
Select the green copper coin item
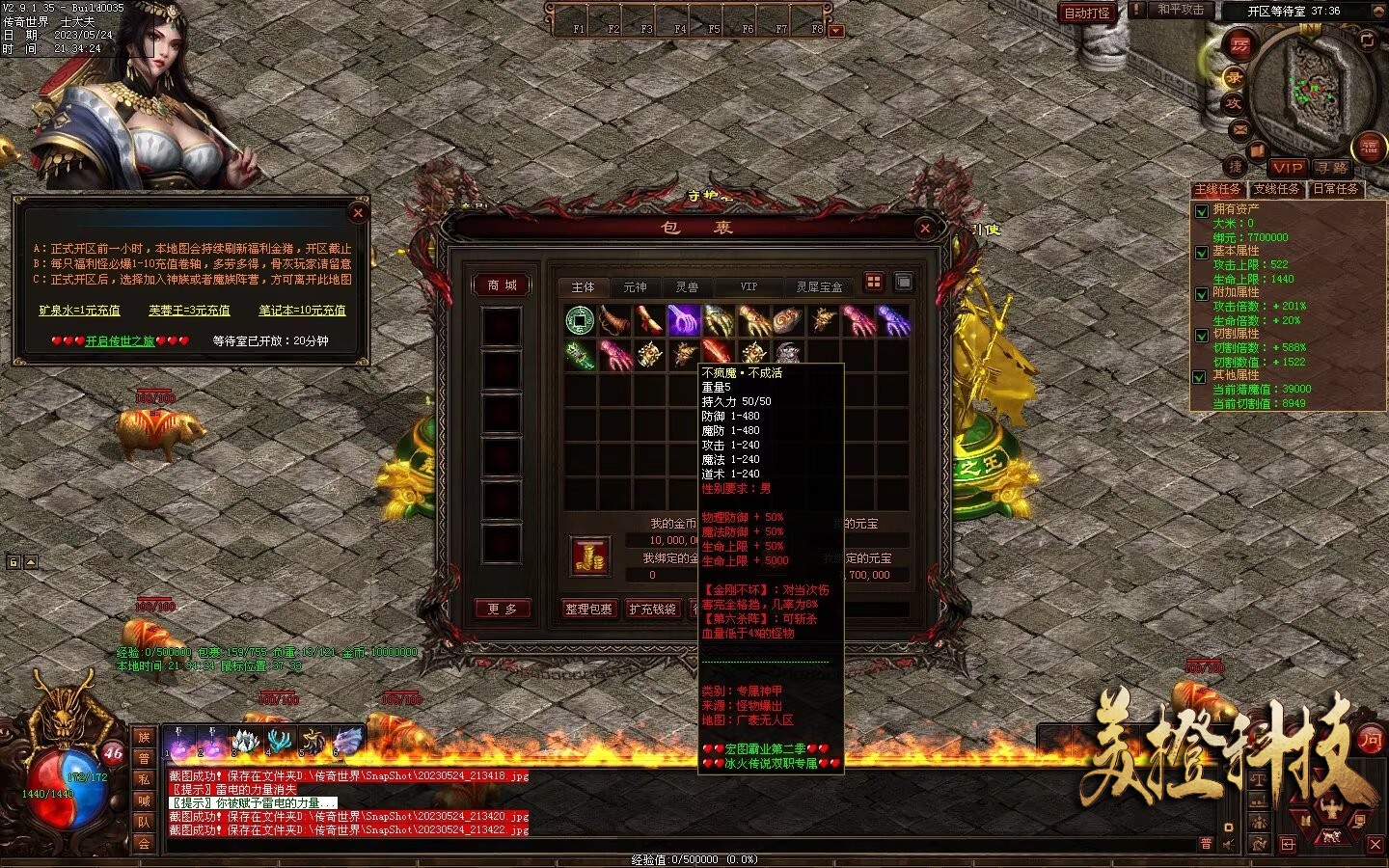tap(580, 320)
